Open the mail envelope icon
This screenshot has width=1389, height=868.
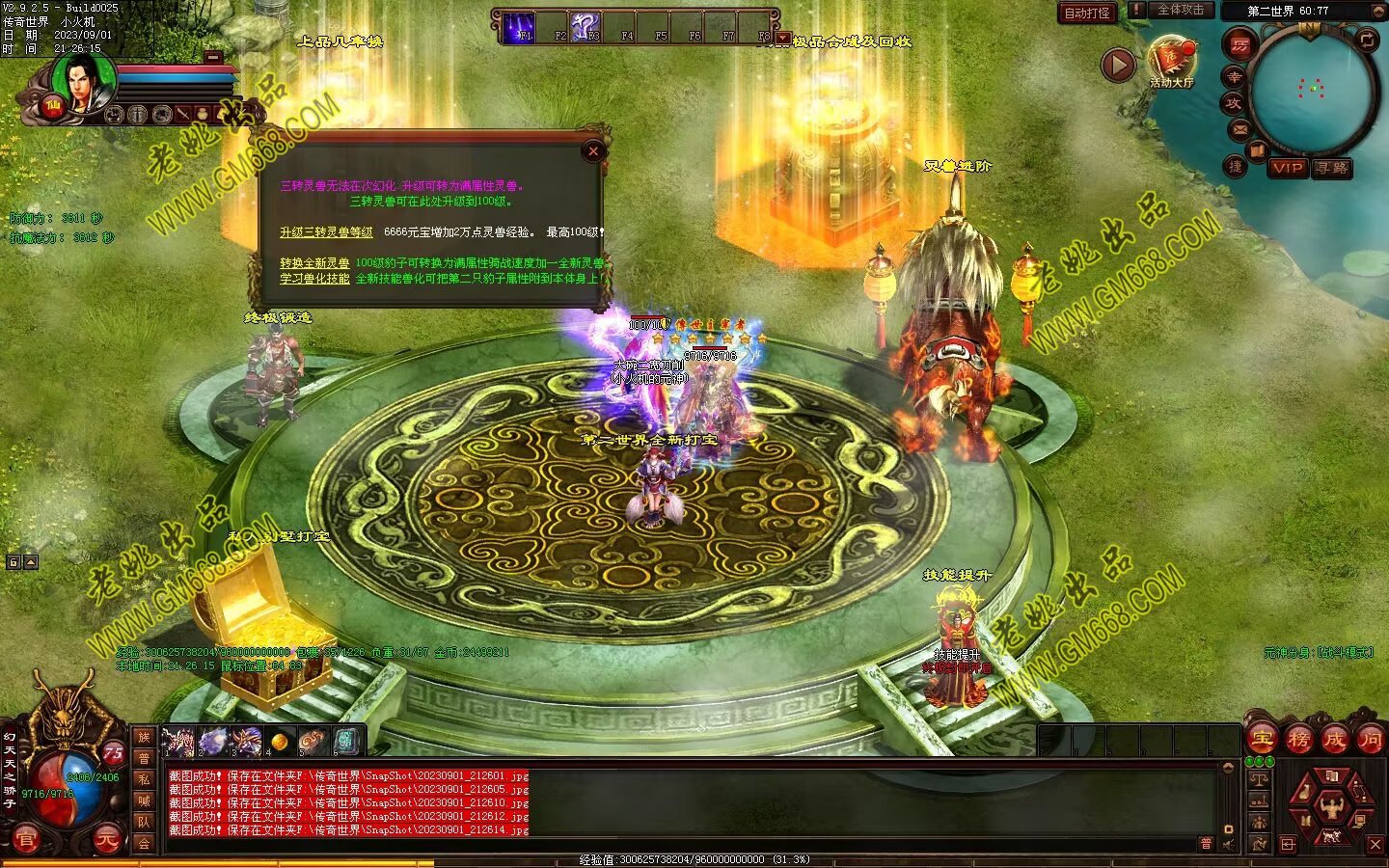[1240, 129]
